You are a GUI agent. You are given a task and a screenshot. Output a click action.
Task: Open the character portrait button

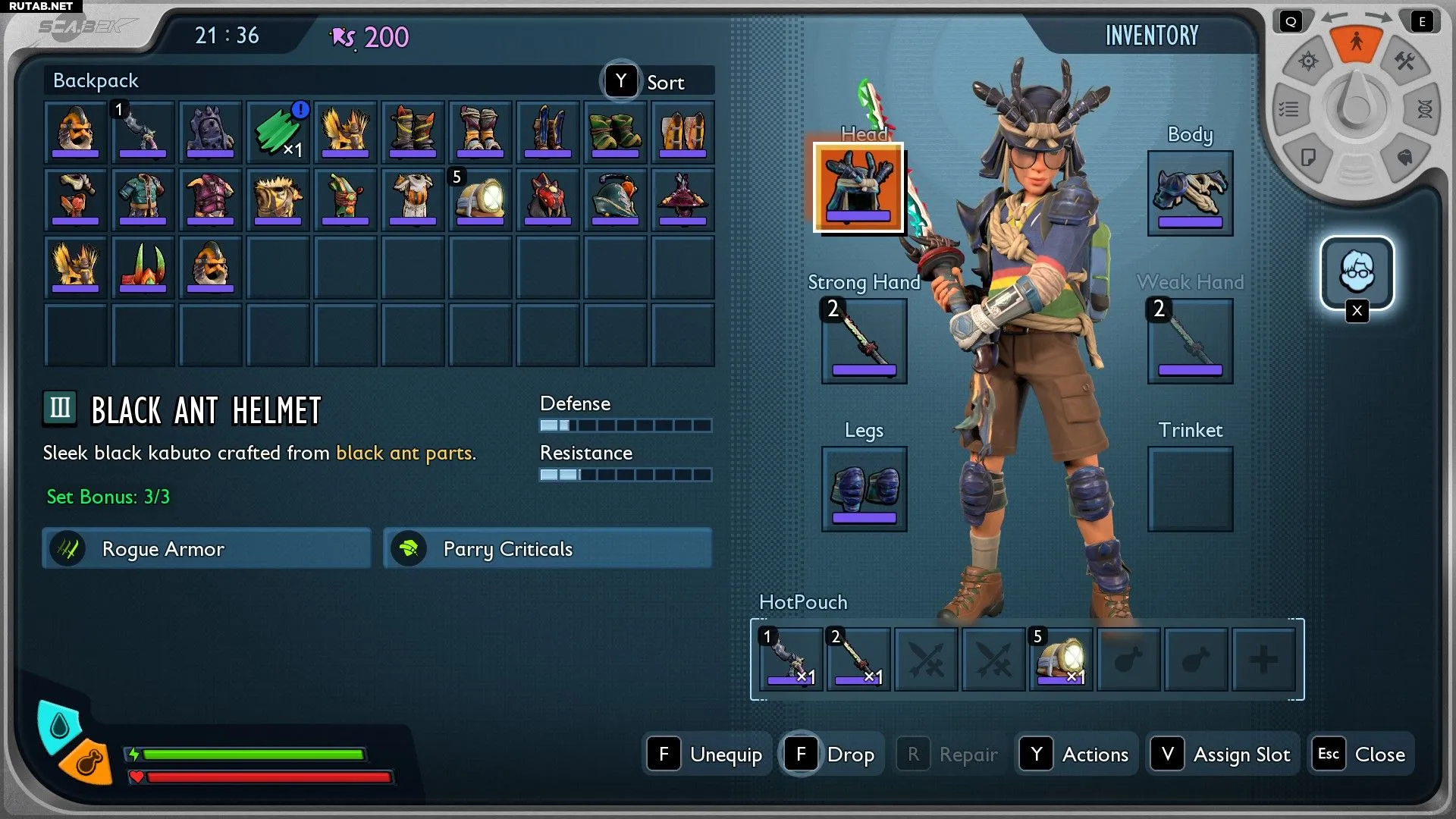[1357, 272]
